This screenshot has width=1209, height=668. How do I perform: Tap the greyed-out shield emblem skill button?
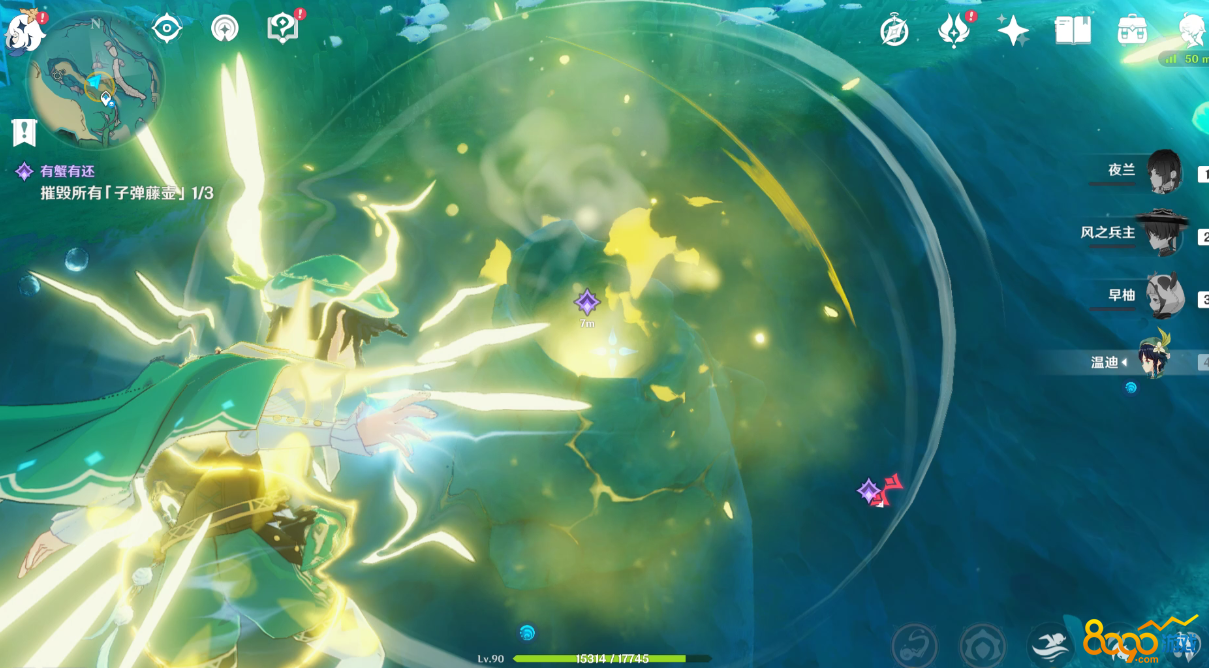pos(982,643)
